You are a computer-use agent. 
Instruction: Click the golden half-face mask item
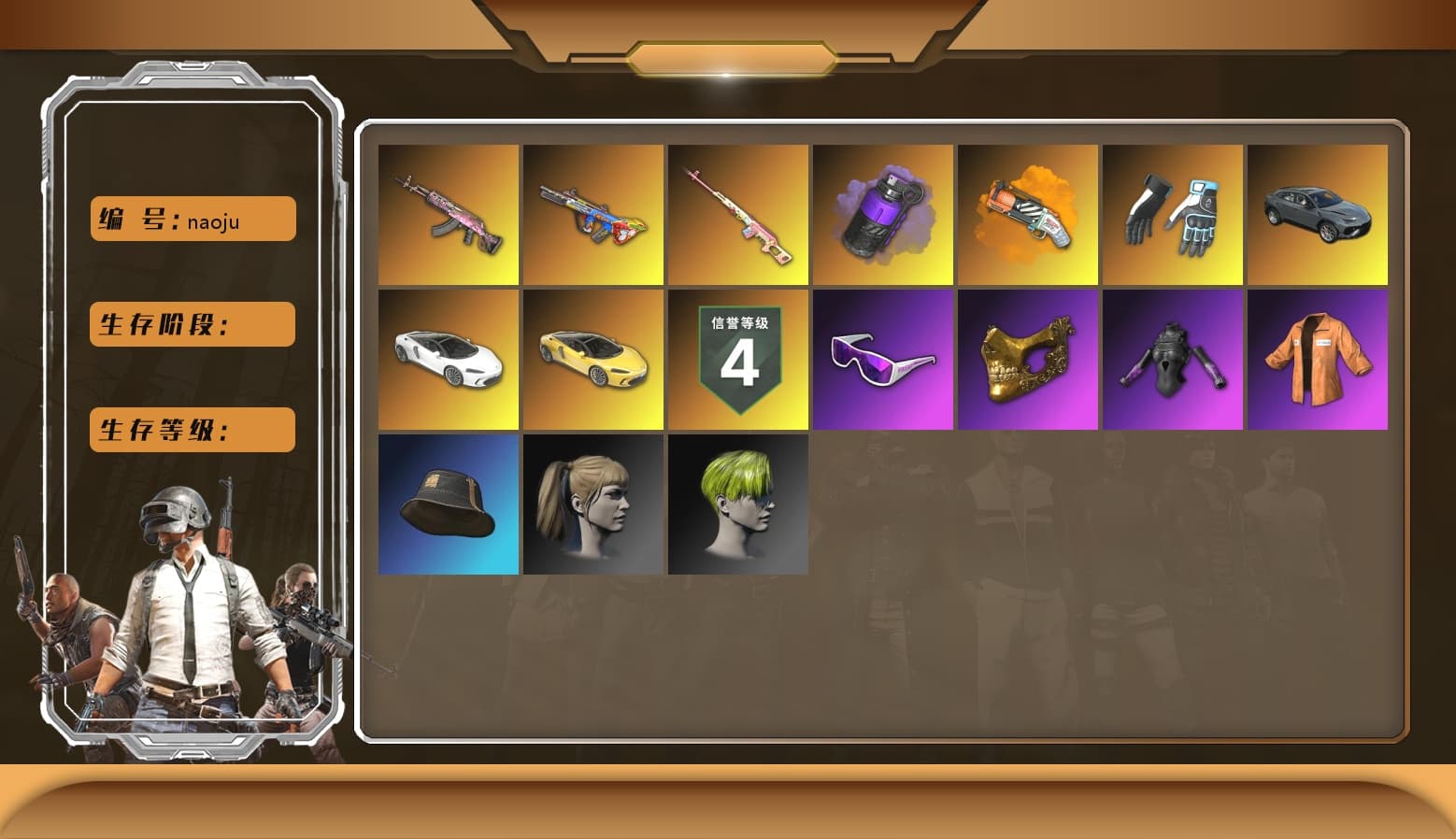(x=1027, y=359)
